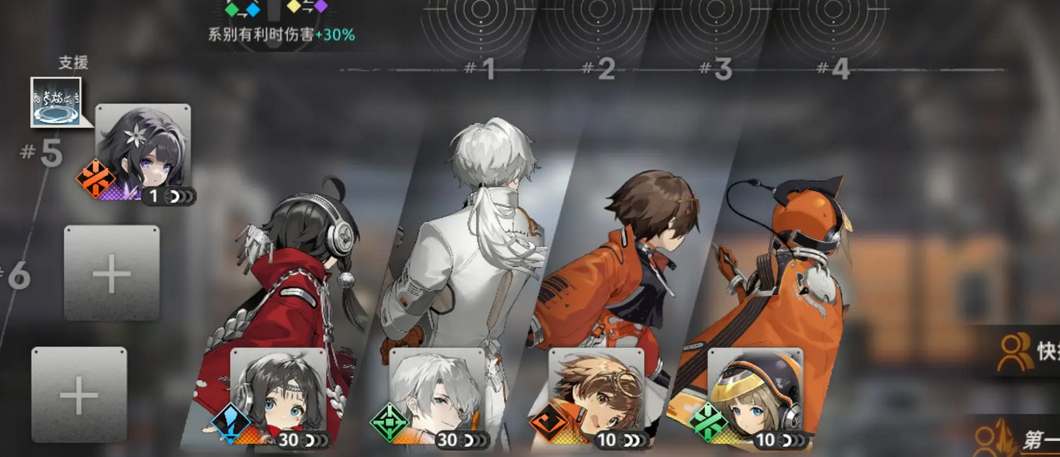Choose the white-haired man's portrait card

point(437,390)
